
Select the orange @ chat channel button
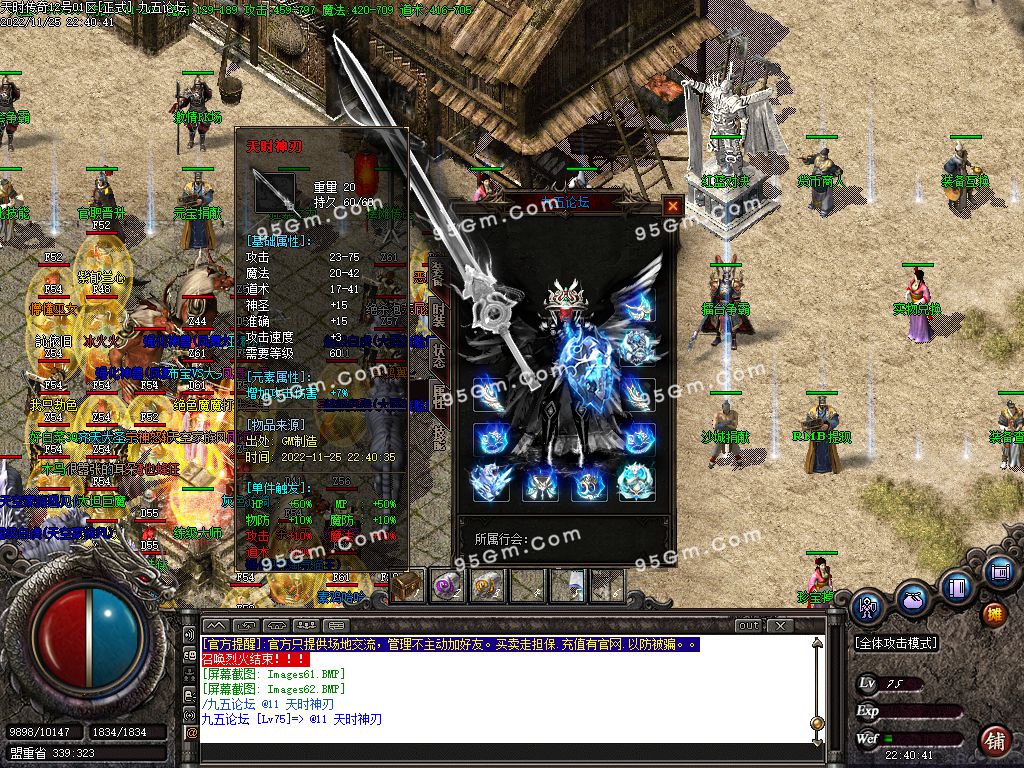(191, 732)
